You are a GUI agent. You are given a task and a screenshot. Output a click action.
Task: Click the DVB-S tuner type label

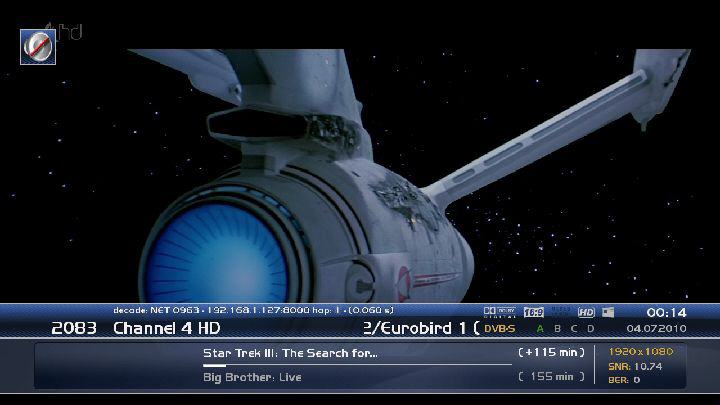coord(499,328)
